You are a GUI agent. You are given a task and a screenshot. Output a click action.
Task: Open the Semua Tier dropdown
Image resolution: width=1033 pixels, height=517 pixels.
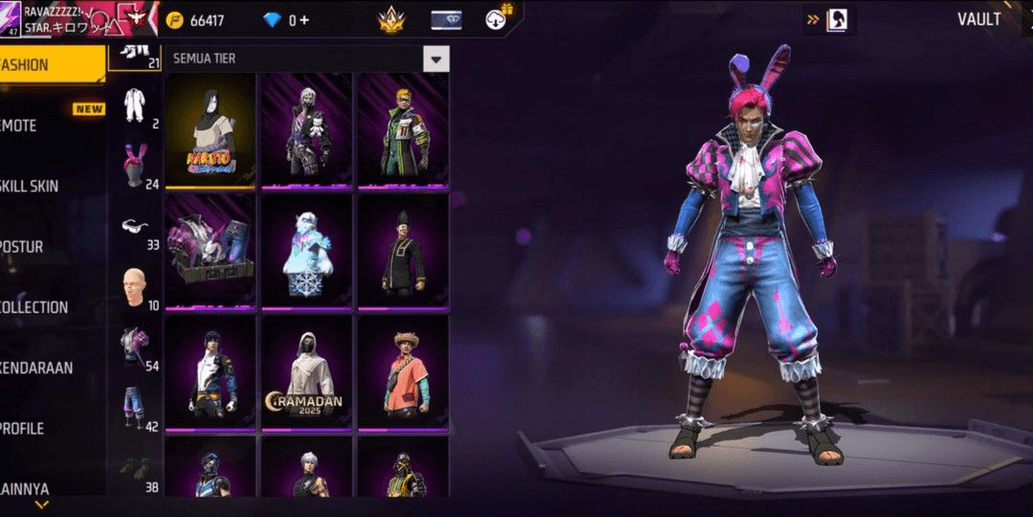[435, 59]
